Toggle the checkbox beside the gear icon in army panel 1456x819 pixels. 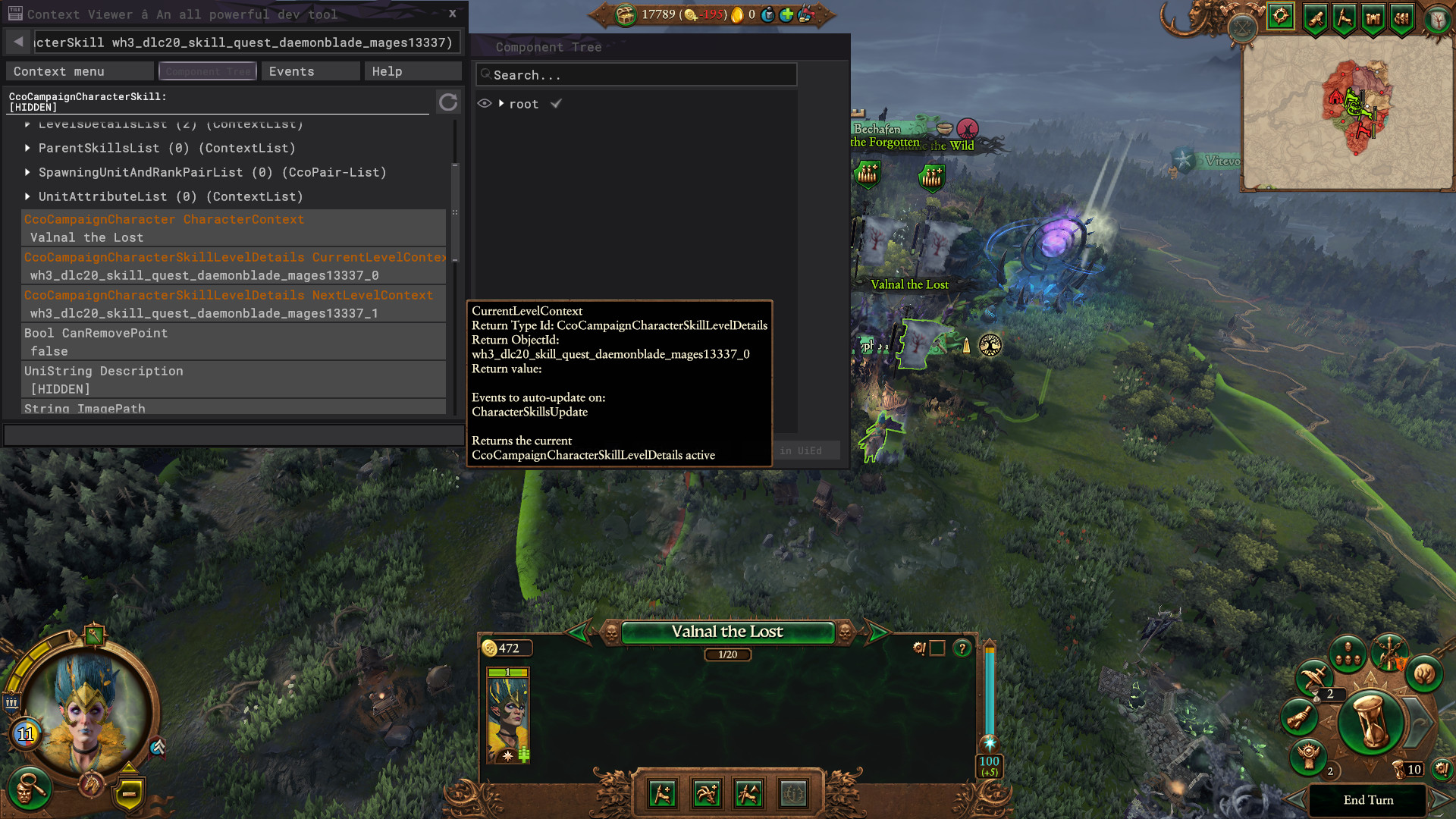click(937, 648)
